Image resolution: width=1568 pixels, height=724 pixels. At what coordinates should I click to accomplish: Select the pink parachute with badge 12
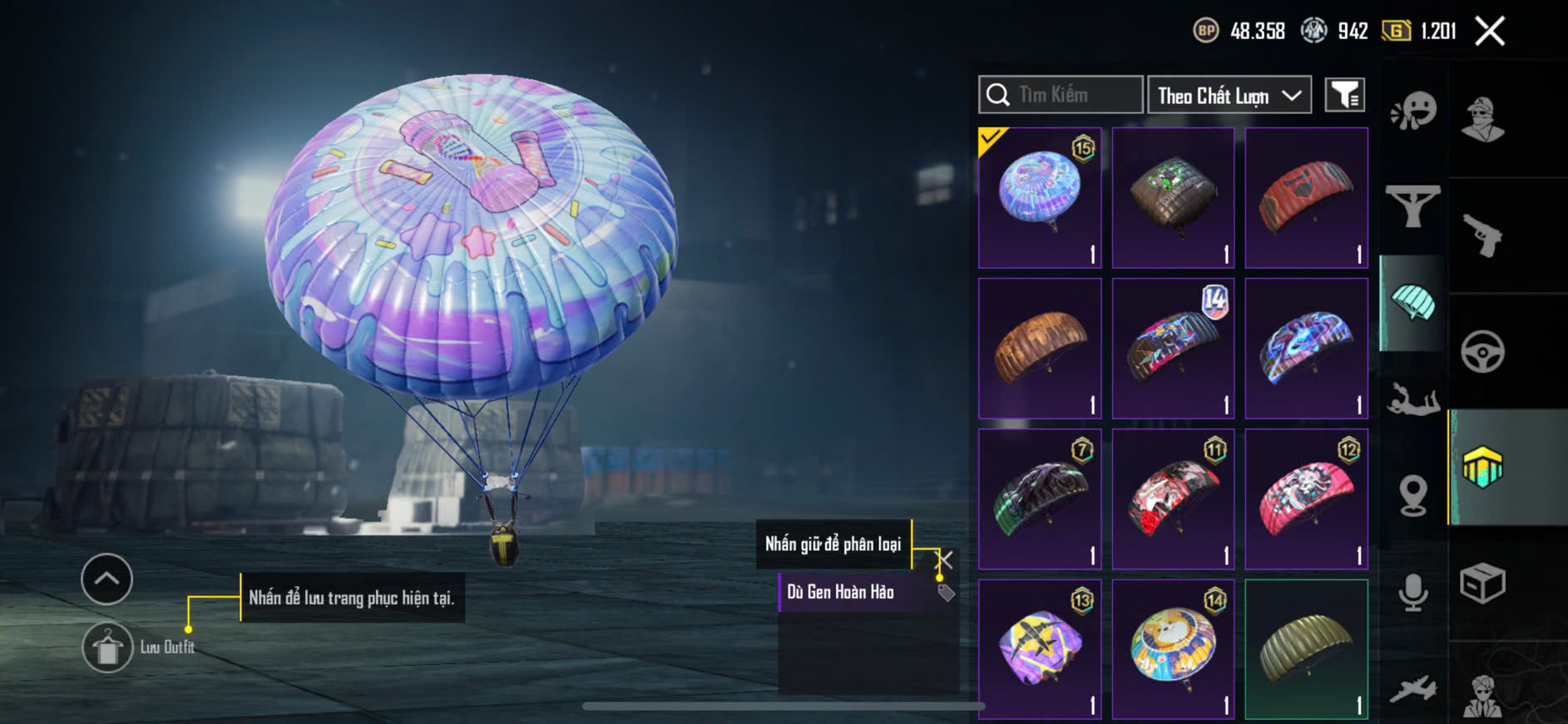click(x=1306, y=498)
